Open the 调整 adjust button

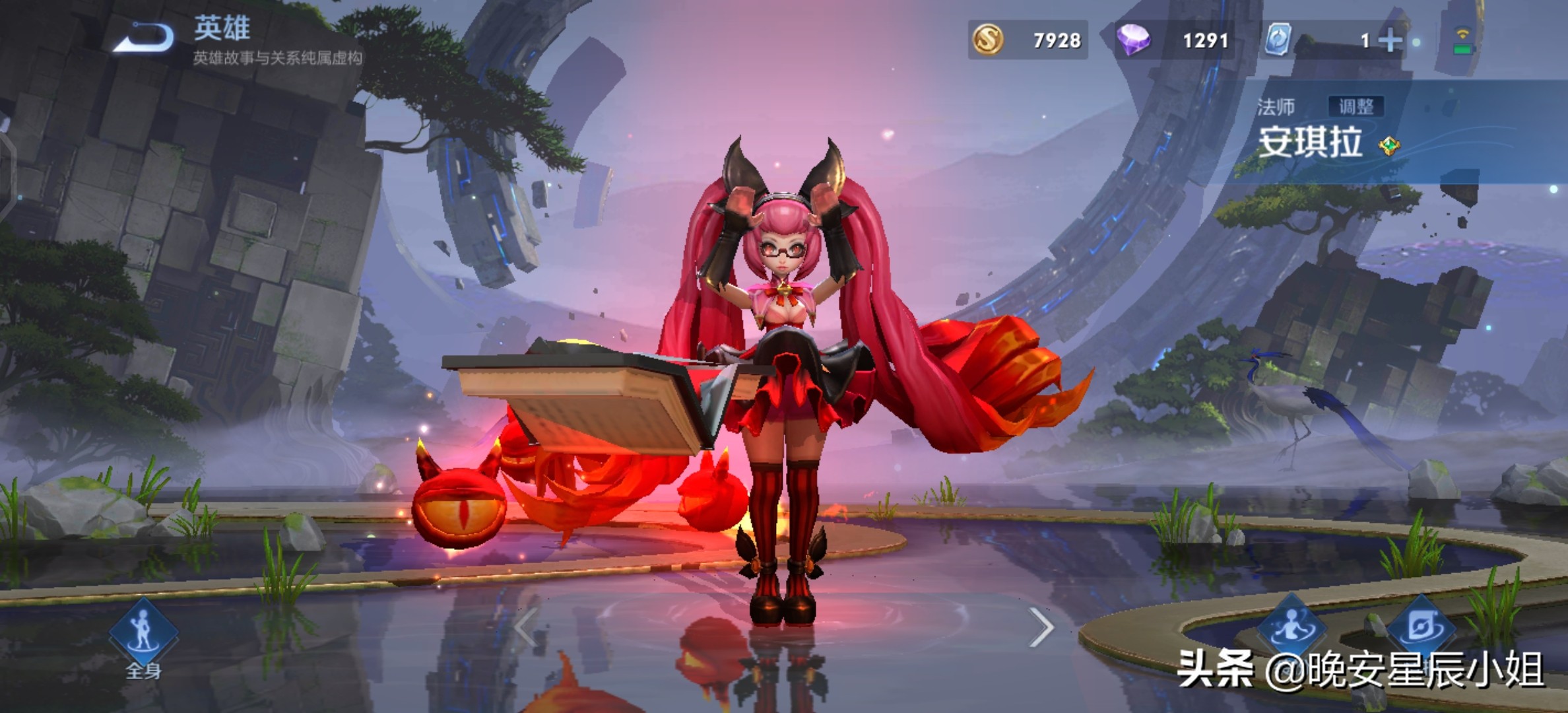click(x=1356, y=106)
